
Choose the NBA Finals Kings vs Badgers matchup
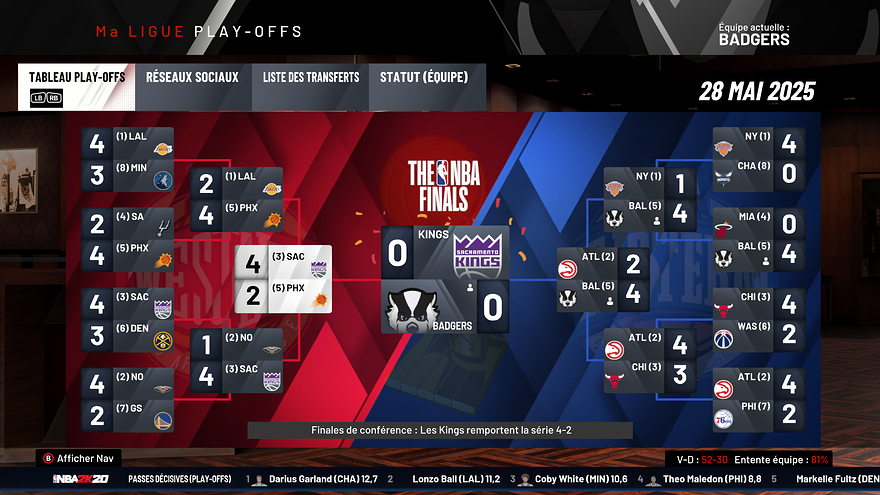click(x=445, y=279)
